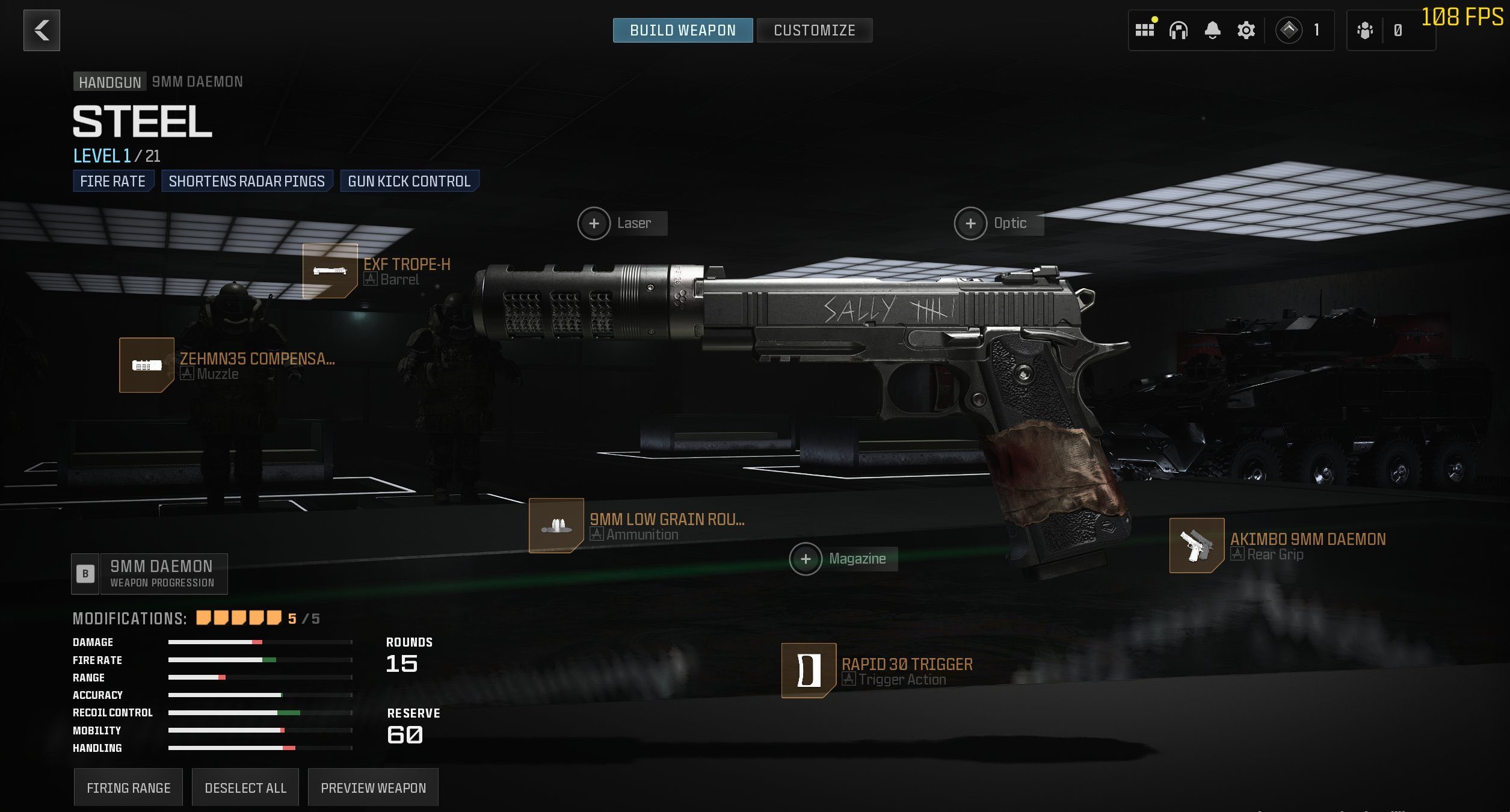This screenshot has width=1510, height=812.
Task: Check notifications via the bell icon
Action: [x=1212, y=30]
